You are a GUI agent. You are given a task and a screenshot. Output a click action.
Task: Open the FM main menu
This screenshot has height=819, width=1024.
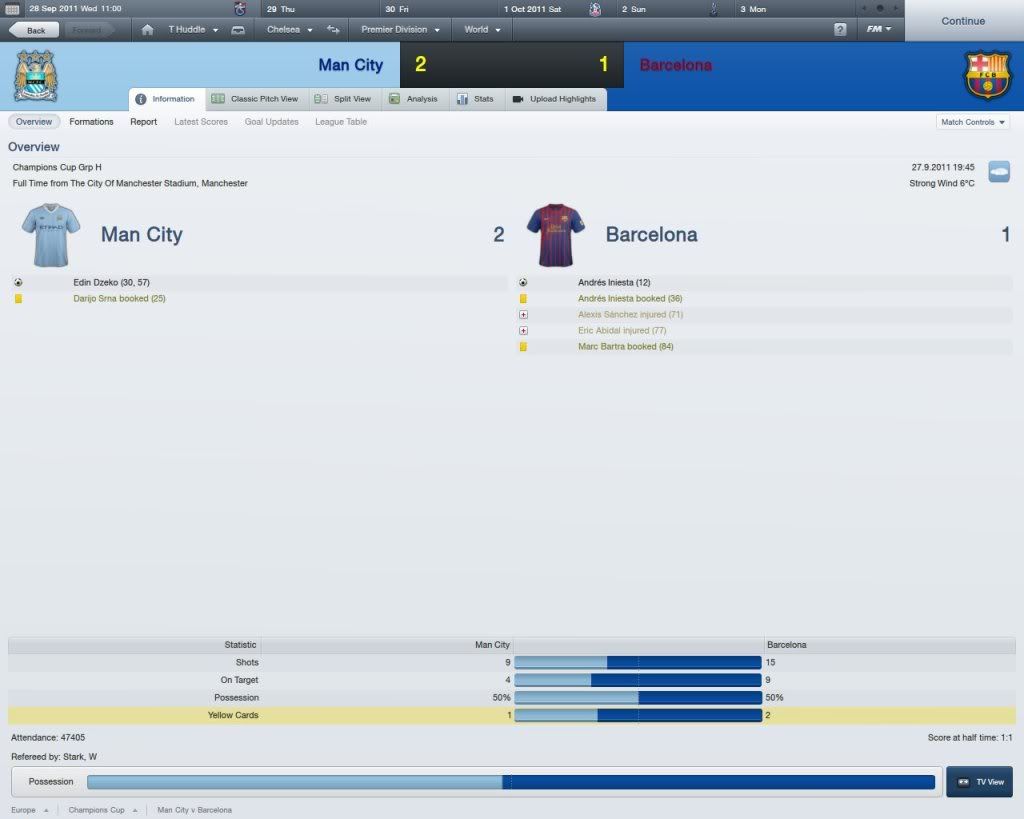point(880,30)
